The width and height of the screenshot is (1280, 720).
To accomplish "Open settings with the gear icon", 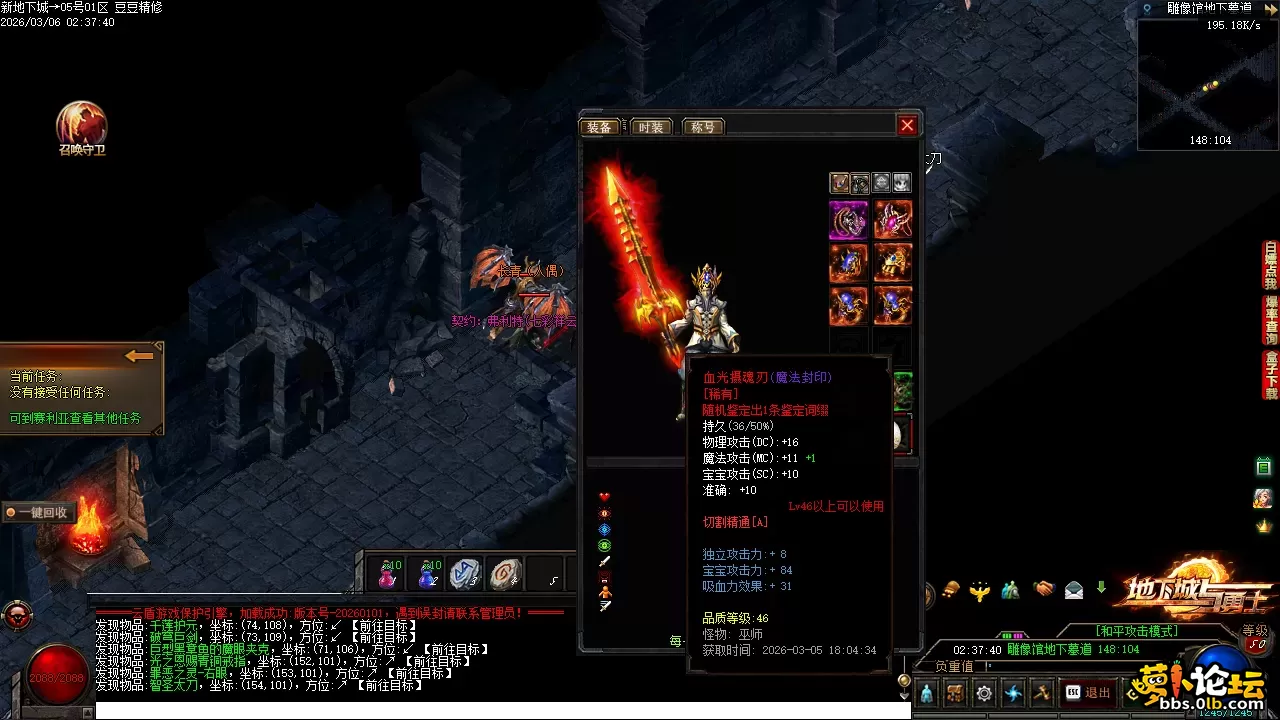I will pyautogui.click(x=984, y=692).
